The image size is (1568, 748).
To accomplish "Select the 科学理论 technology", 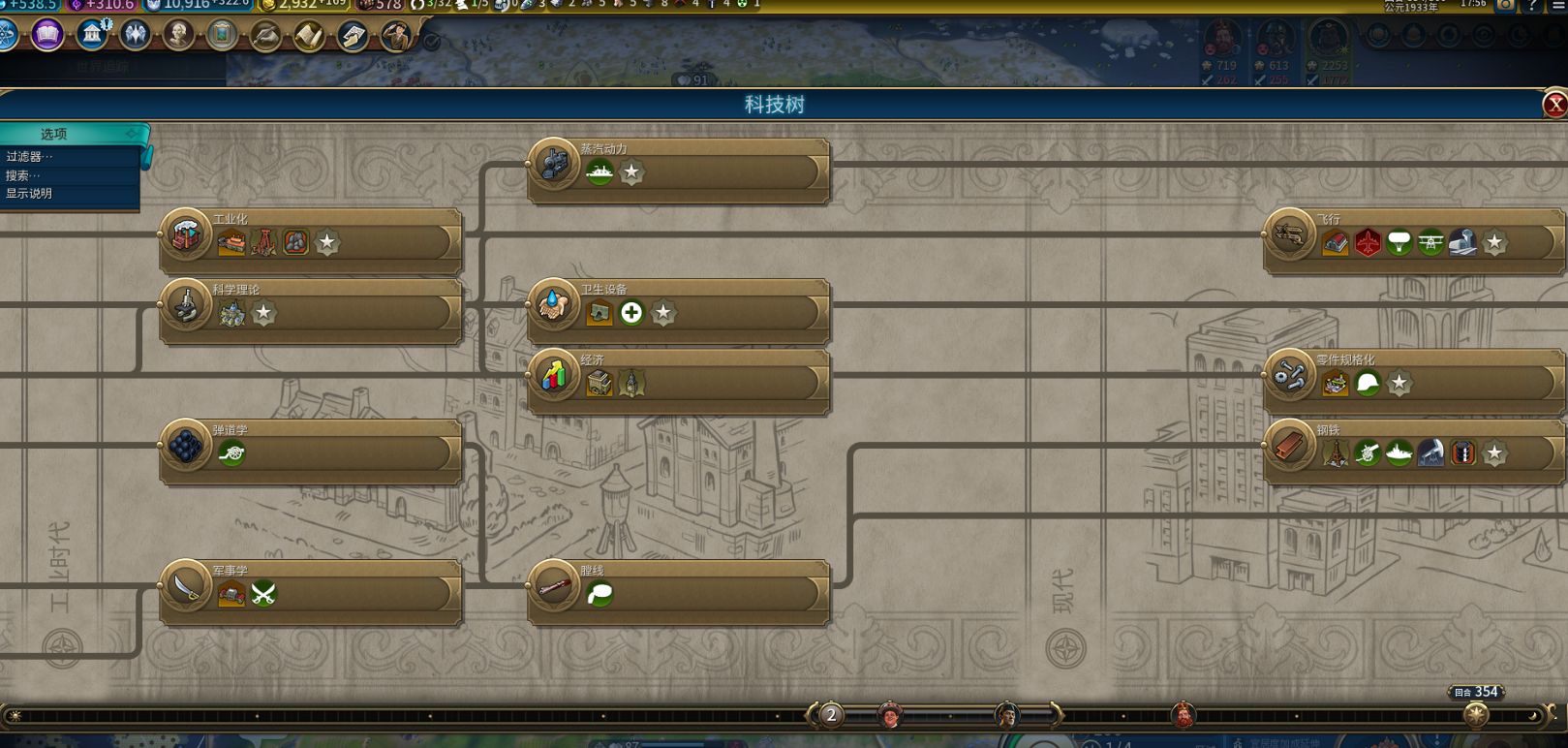I will pos(310,311).
